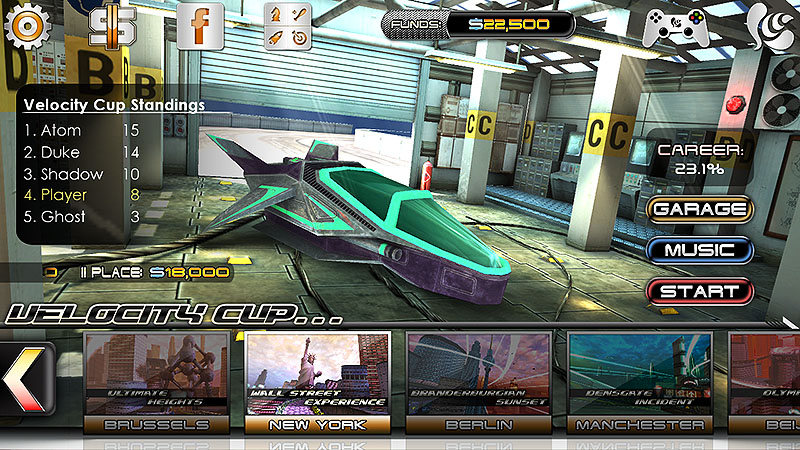The width and height of the screenshot is (800, 450).
Task: Open the dollar sign store icon
Action: [x=113, y=26]
